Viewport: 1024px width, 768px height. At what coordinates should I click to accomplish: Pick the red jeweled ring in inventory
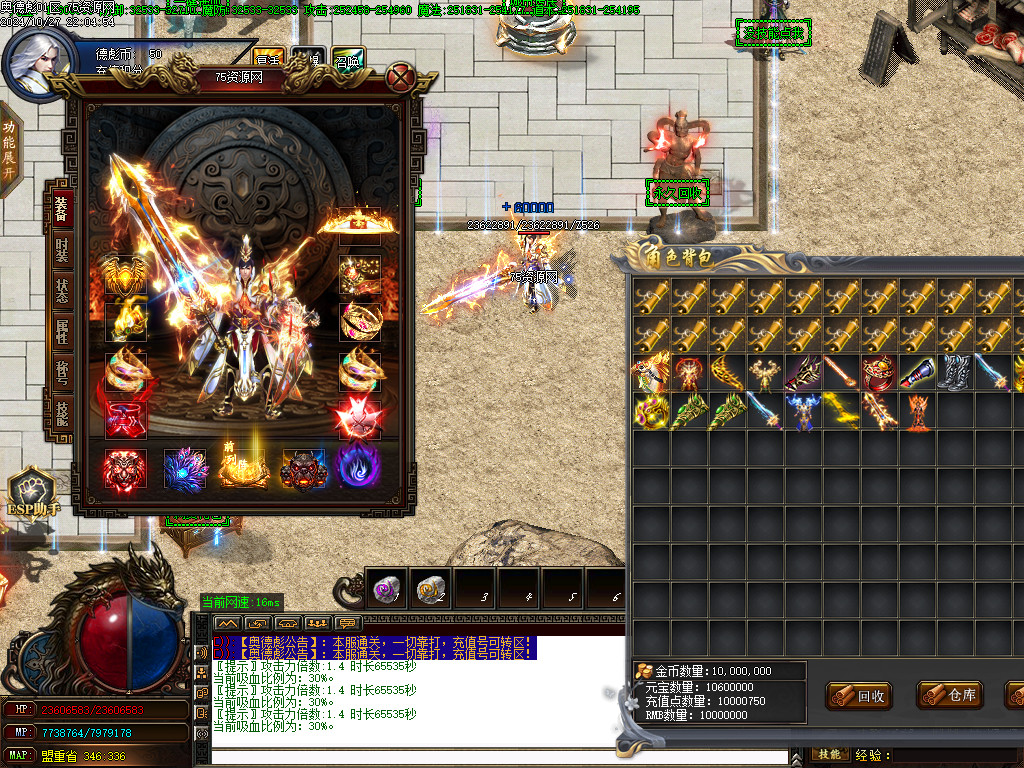point(880,373)
